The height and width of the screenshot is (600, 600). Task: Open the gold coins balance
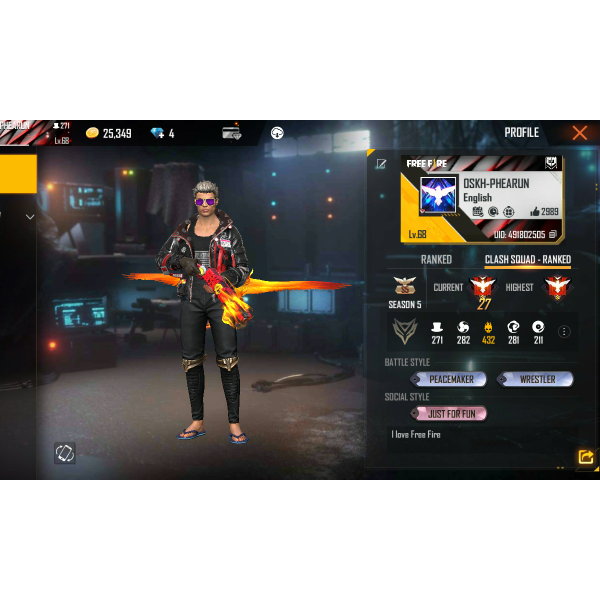(x=108, y=133)
